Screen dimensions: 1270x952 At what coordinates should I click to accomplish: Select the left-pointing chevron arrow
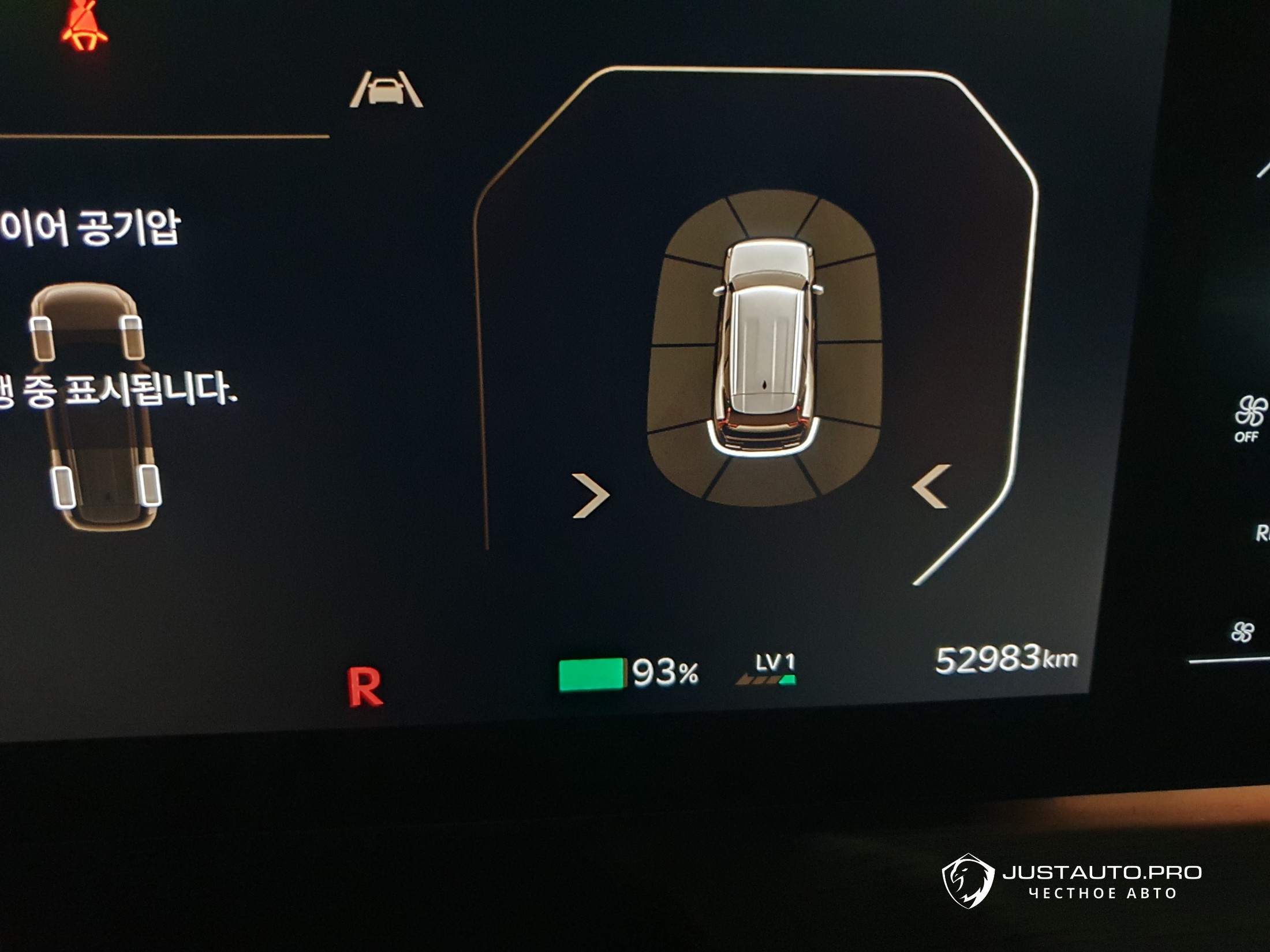point(931,487)
